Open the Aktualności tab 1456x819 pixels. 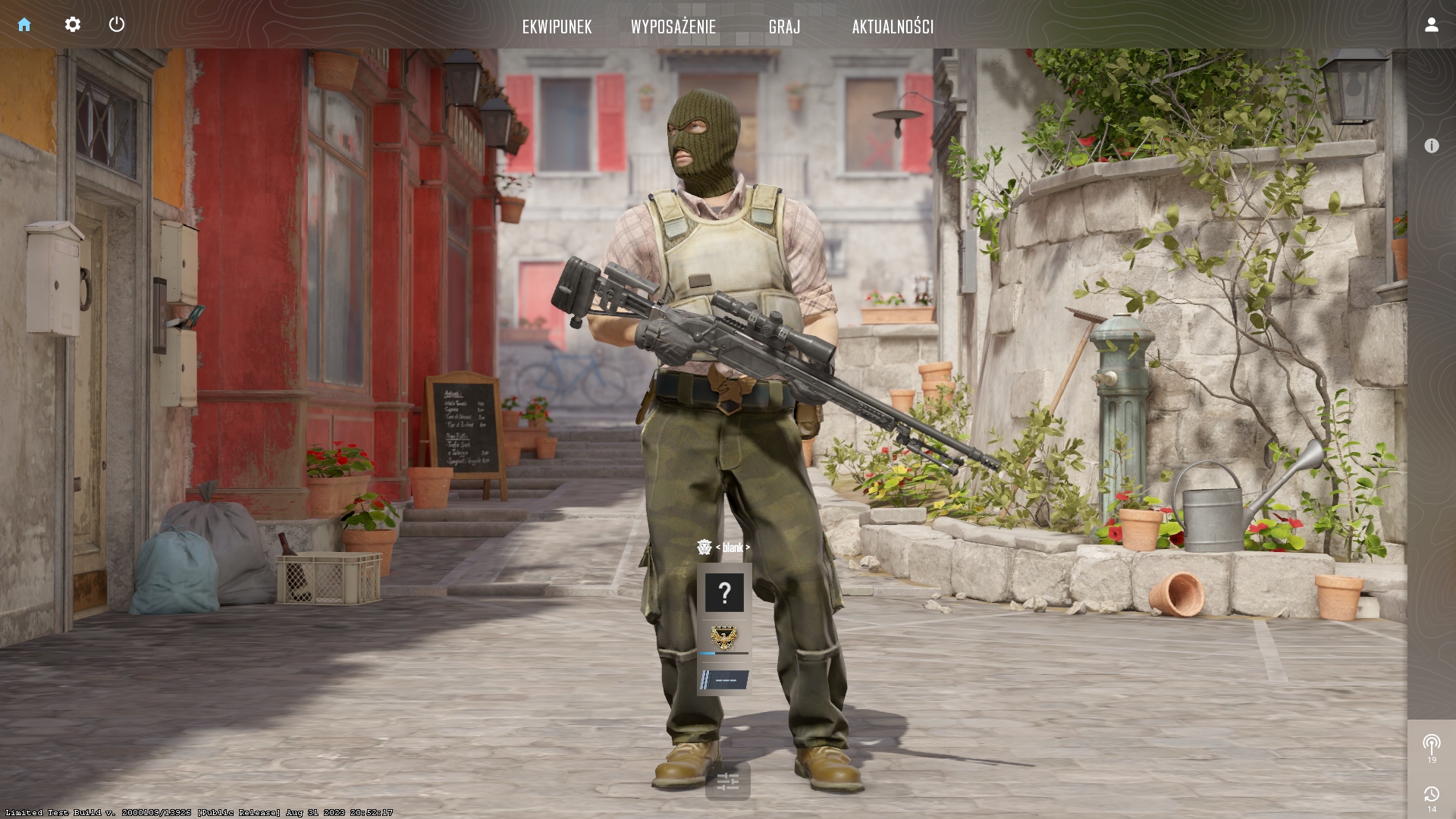tap(893, 27)
